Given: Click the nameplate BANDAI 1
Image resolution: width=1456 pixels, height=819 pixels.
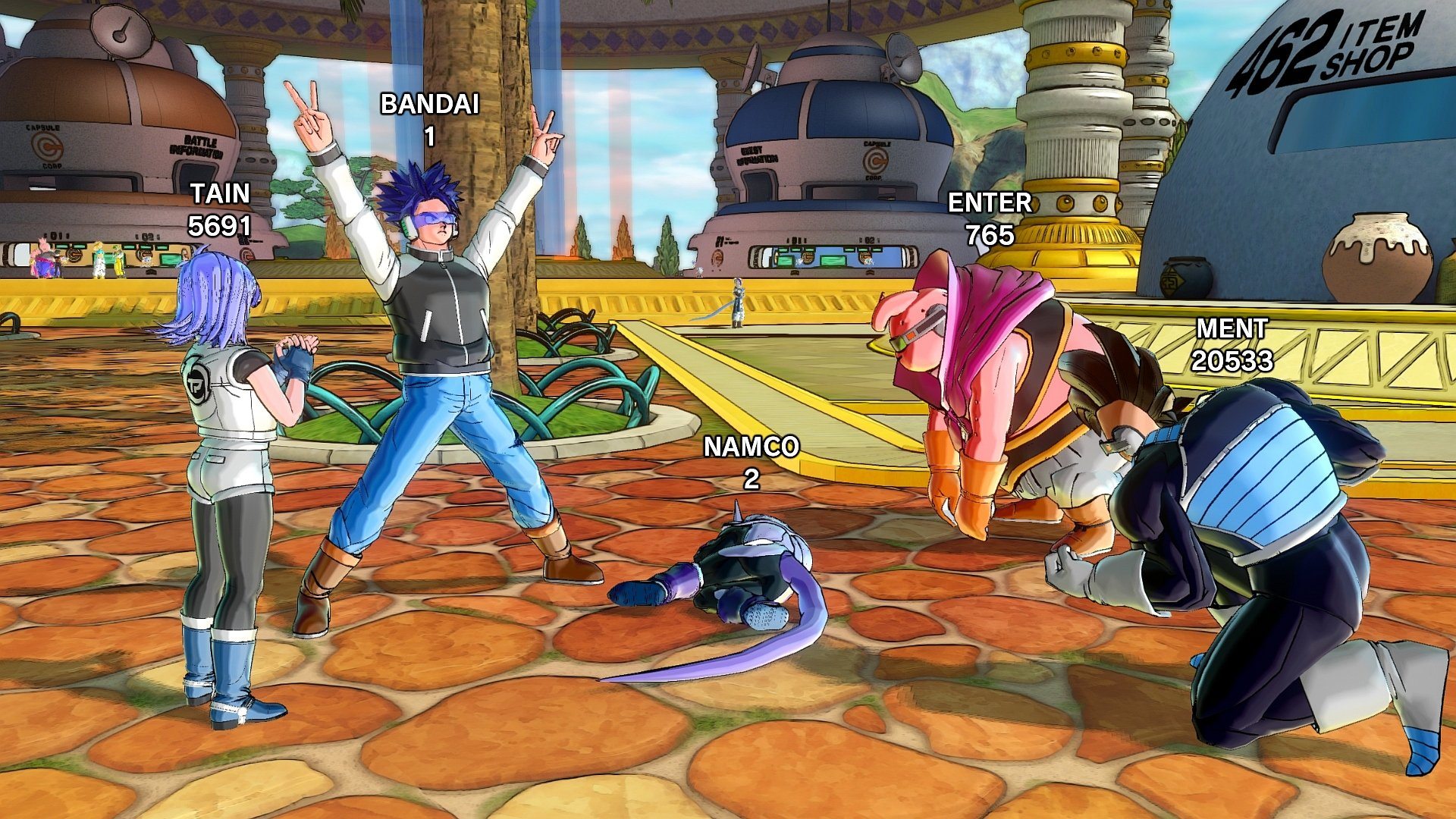Looking at the screenshot, I should coord(429,118).
